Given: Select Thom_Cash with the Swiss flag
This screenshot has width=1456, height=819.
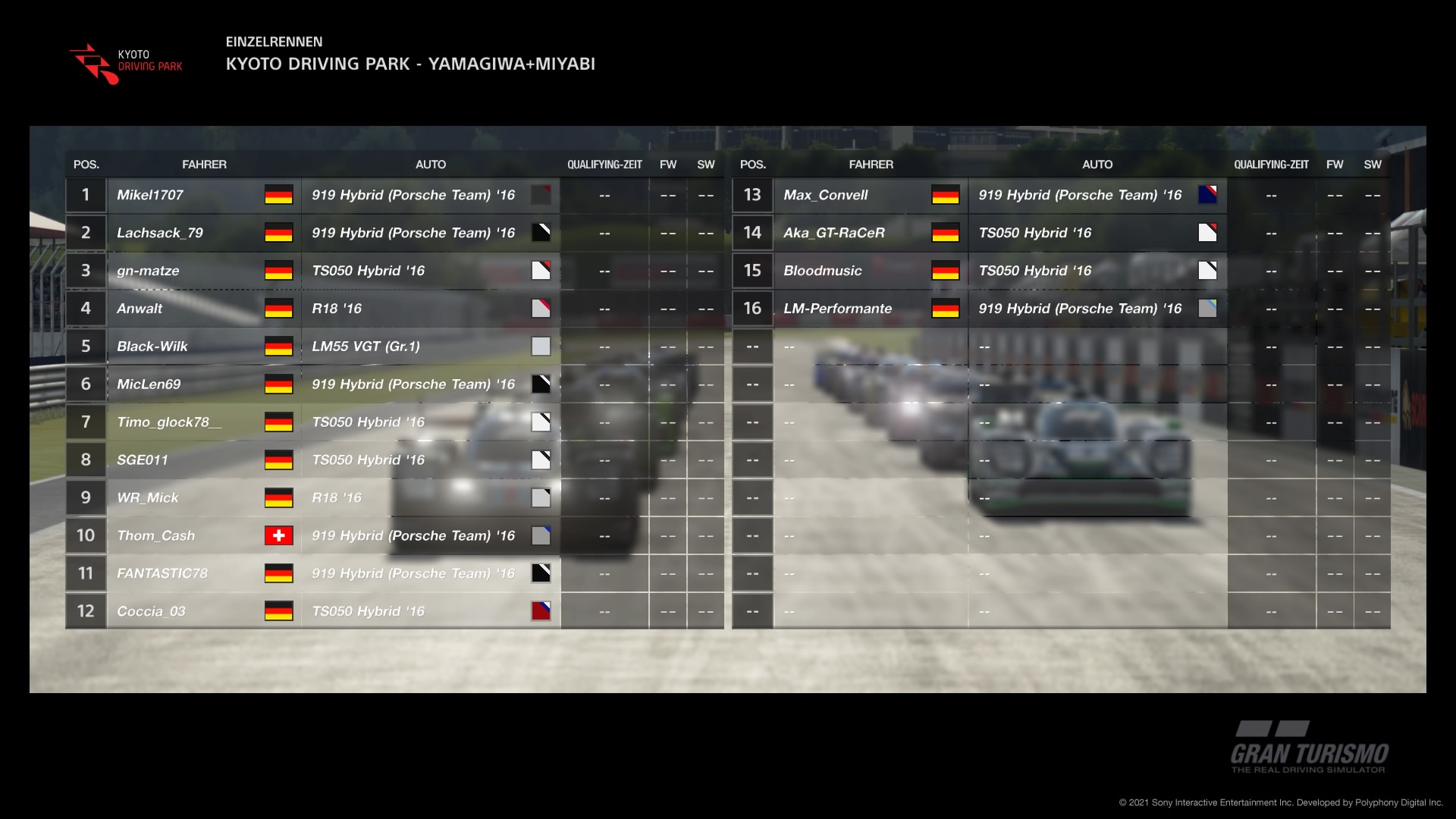Looking at the screenshot, I should click(156, 536).
